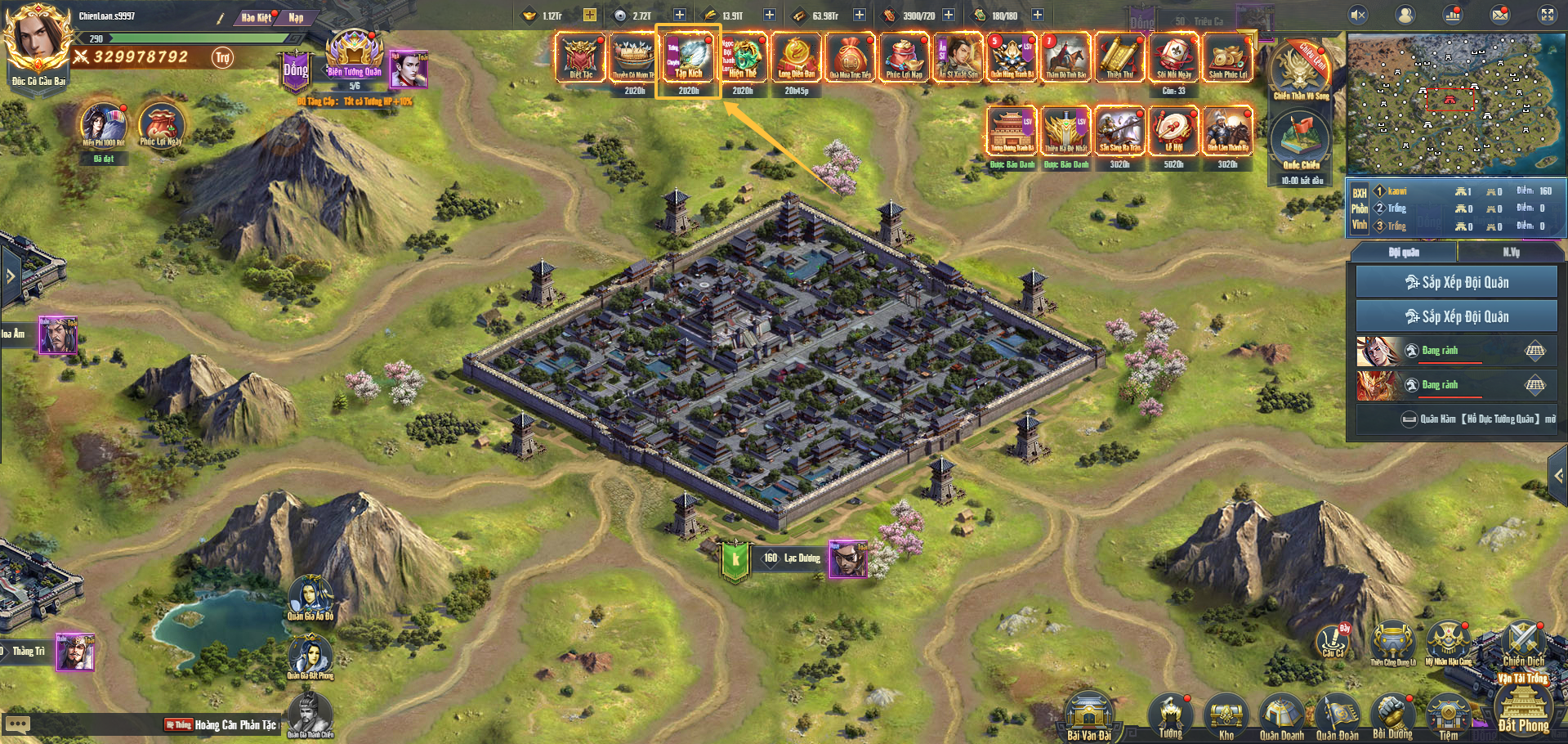The width and height of the screenshot is (1568, 744).
Task: Open the Tập Kích event icon
Action: coord(688,57)
